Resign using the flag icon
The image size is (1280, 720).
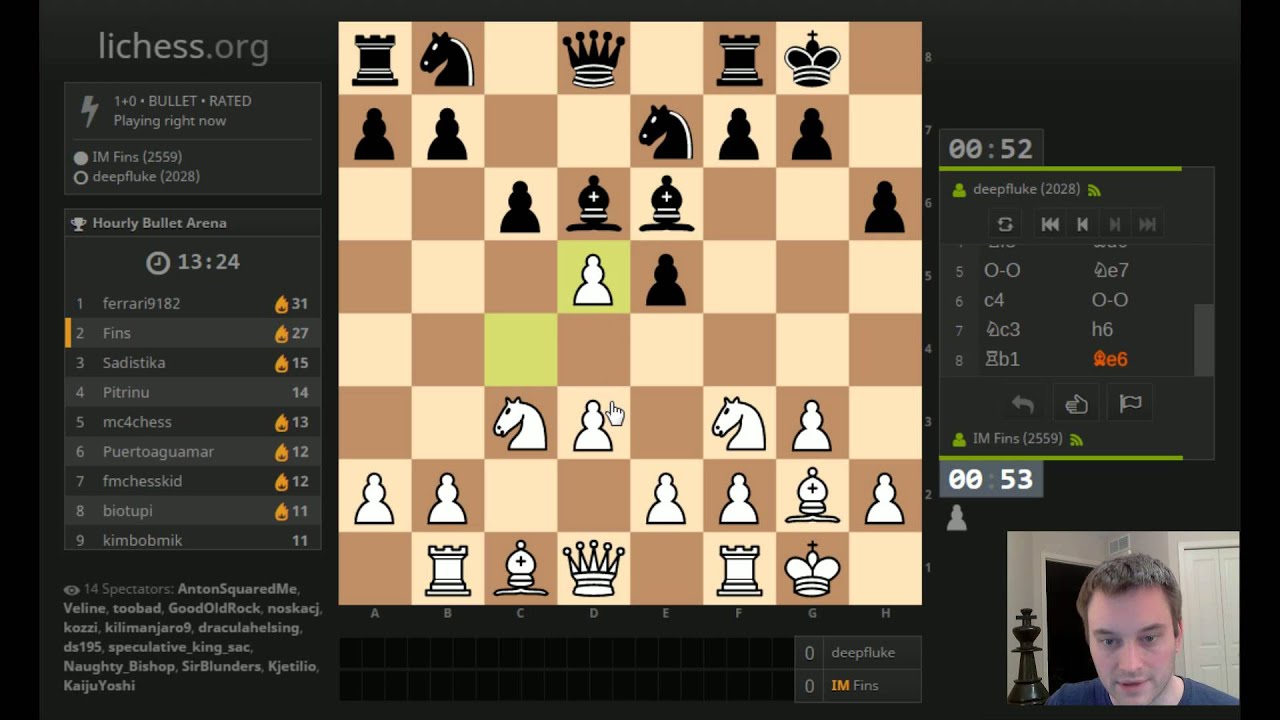pos(1130,402)
